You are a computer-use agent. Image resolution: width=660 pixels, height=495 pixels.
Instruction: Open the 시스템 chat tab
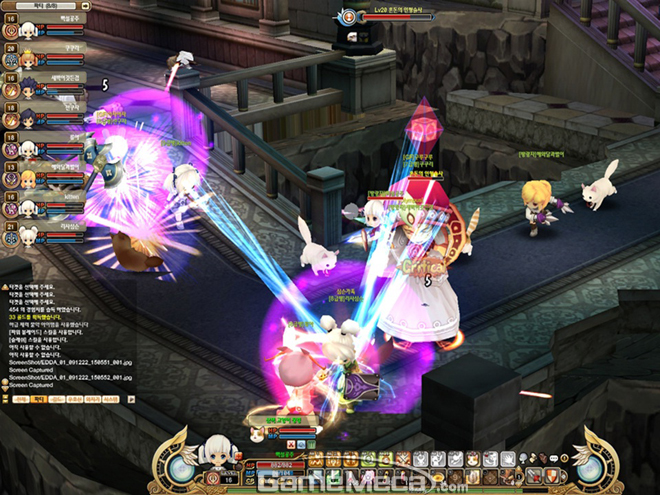[111, 398]
